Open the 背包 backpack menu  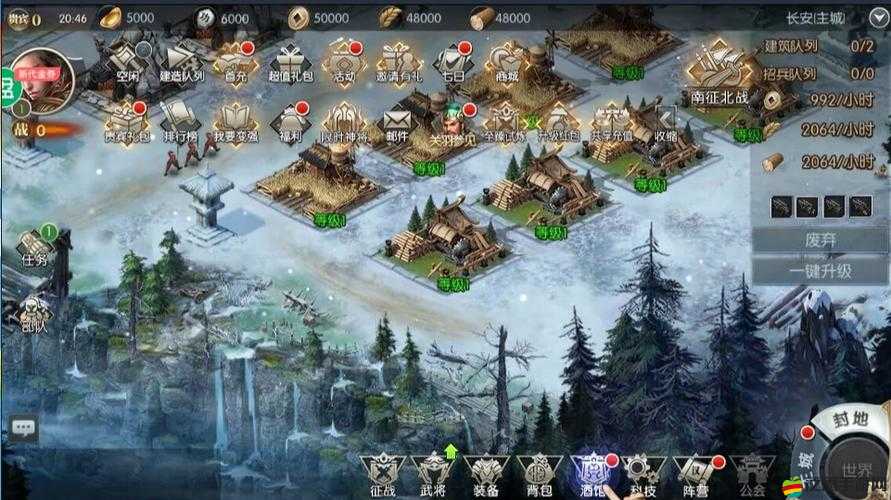[539, 473]
